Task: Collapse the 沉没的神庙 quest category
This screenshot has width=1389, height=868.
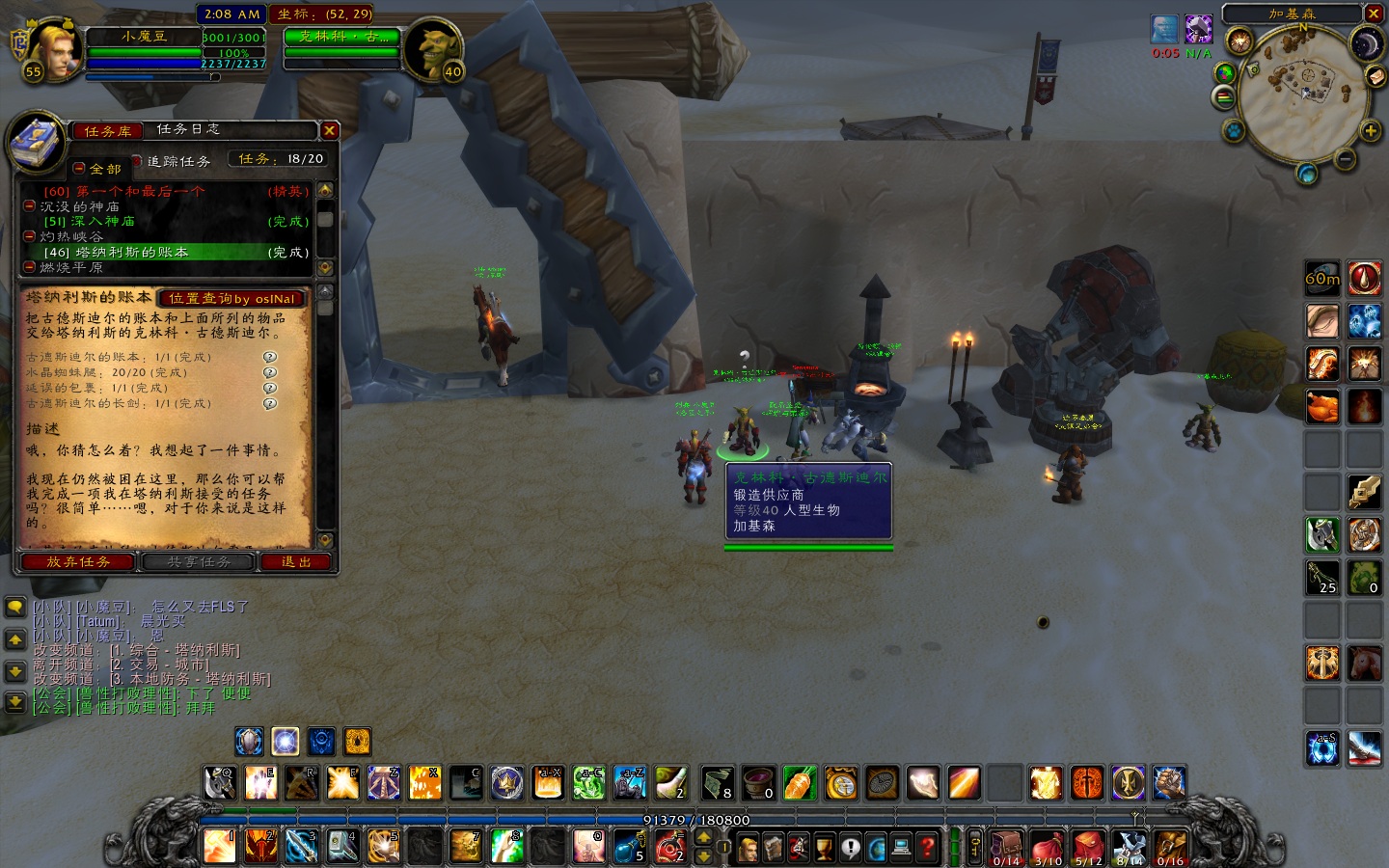Action: (30, 206)
